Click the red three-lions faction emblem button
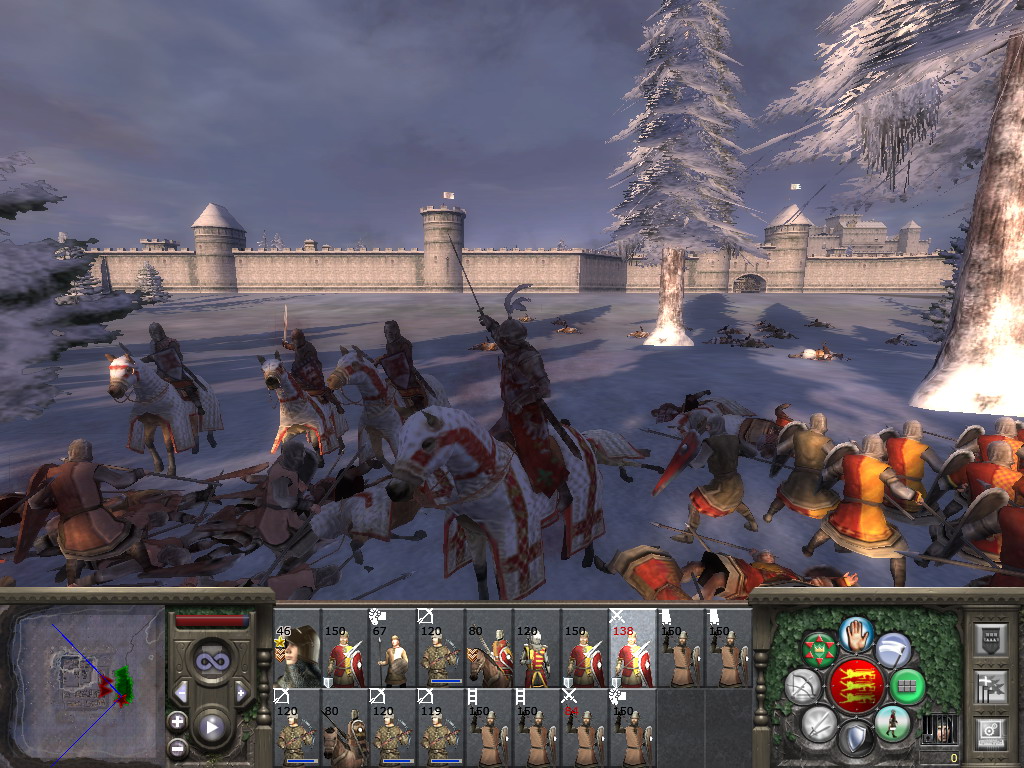Image resolution: width=1024 pixels, height=768 pixels. tap(855, 686)
